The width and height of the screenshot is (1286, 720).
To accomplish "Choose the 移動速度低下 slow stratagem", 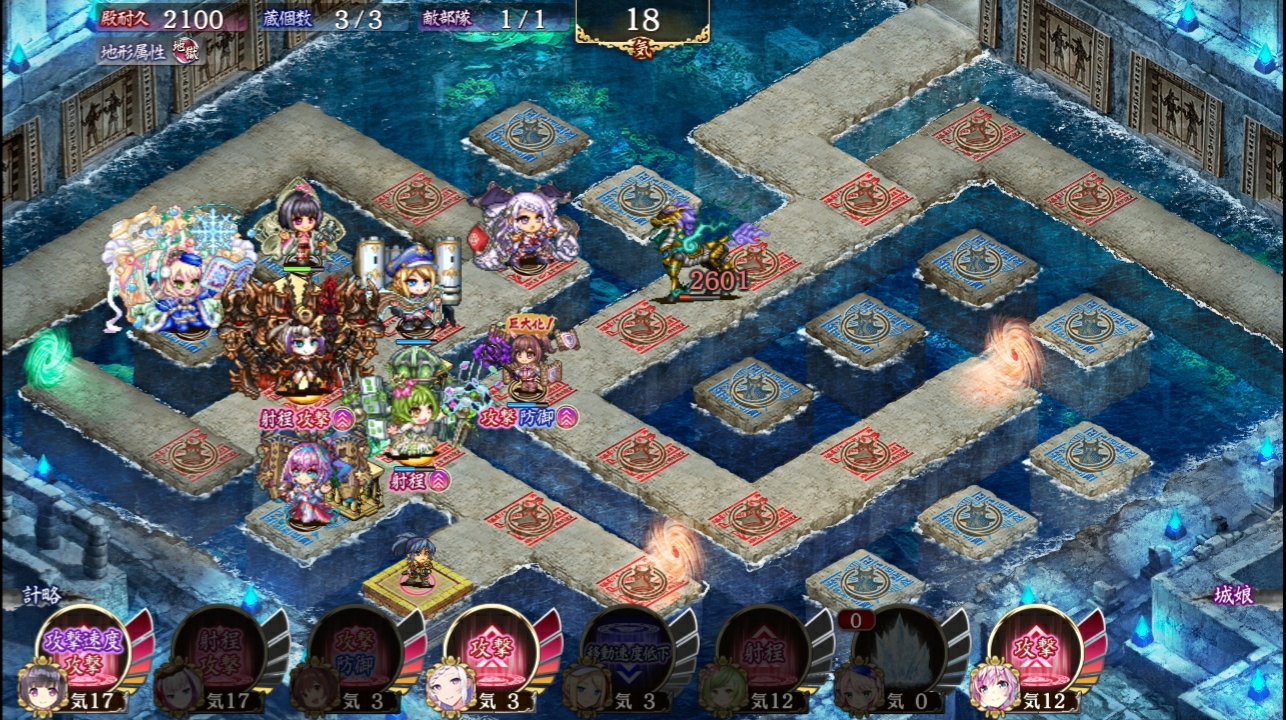I will (626, 651).
